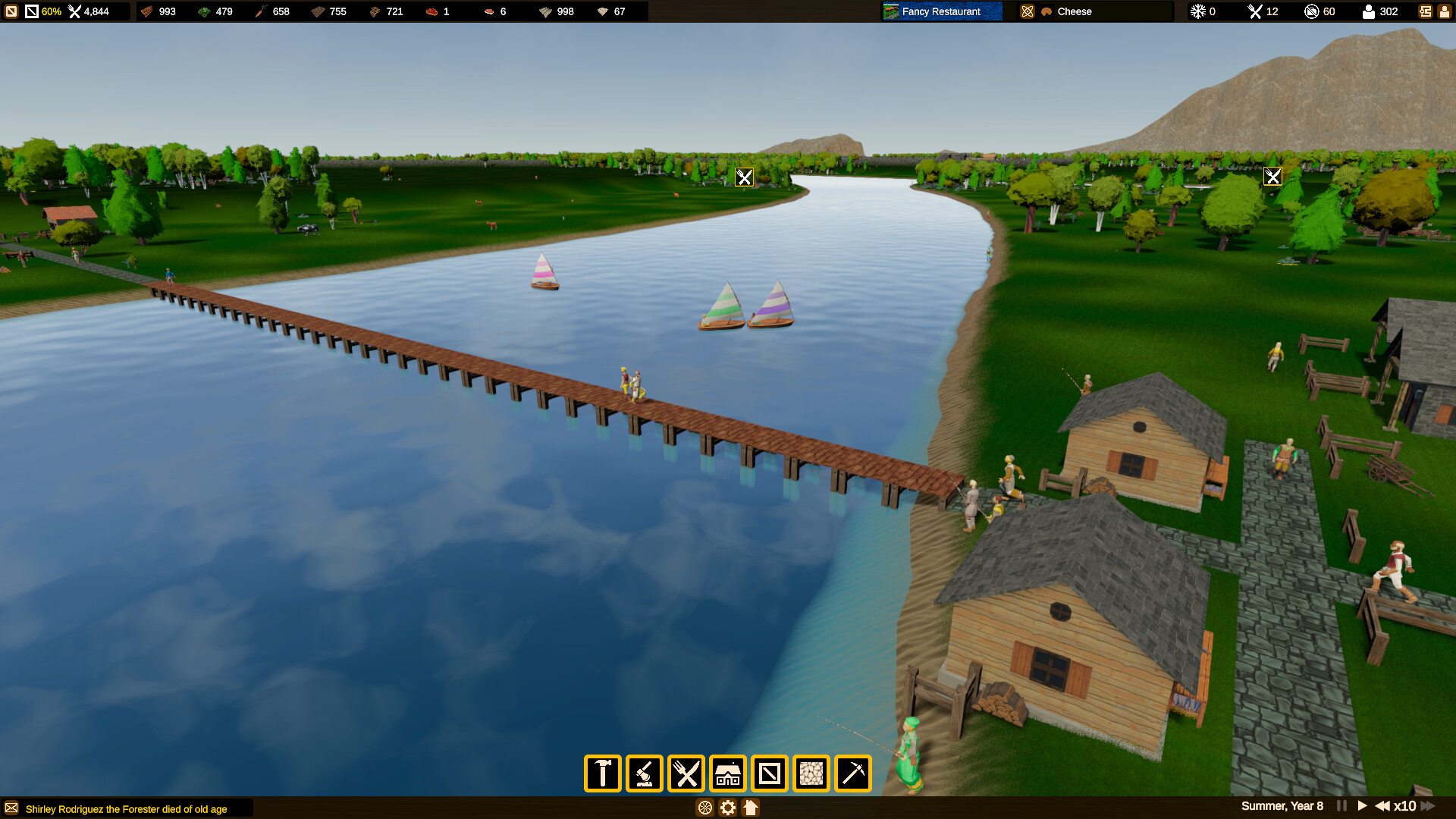Open the Cheese notification icon
Image resolution: width=1456 pixels, height=819 pixels.
[x=1028, y=11]
